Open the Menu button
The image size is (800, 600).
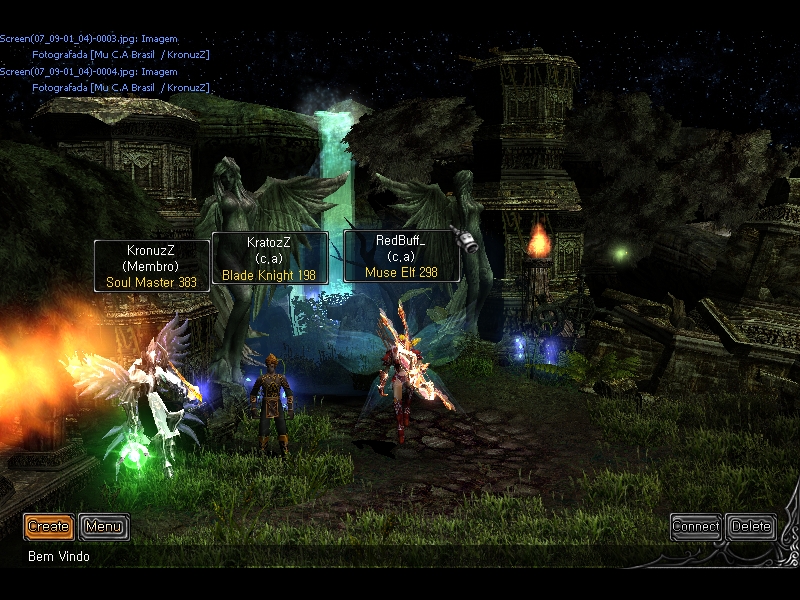coord(103,526)
